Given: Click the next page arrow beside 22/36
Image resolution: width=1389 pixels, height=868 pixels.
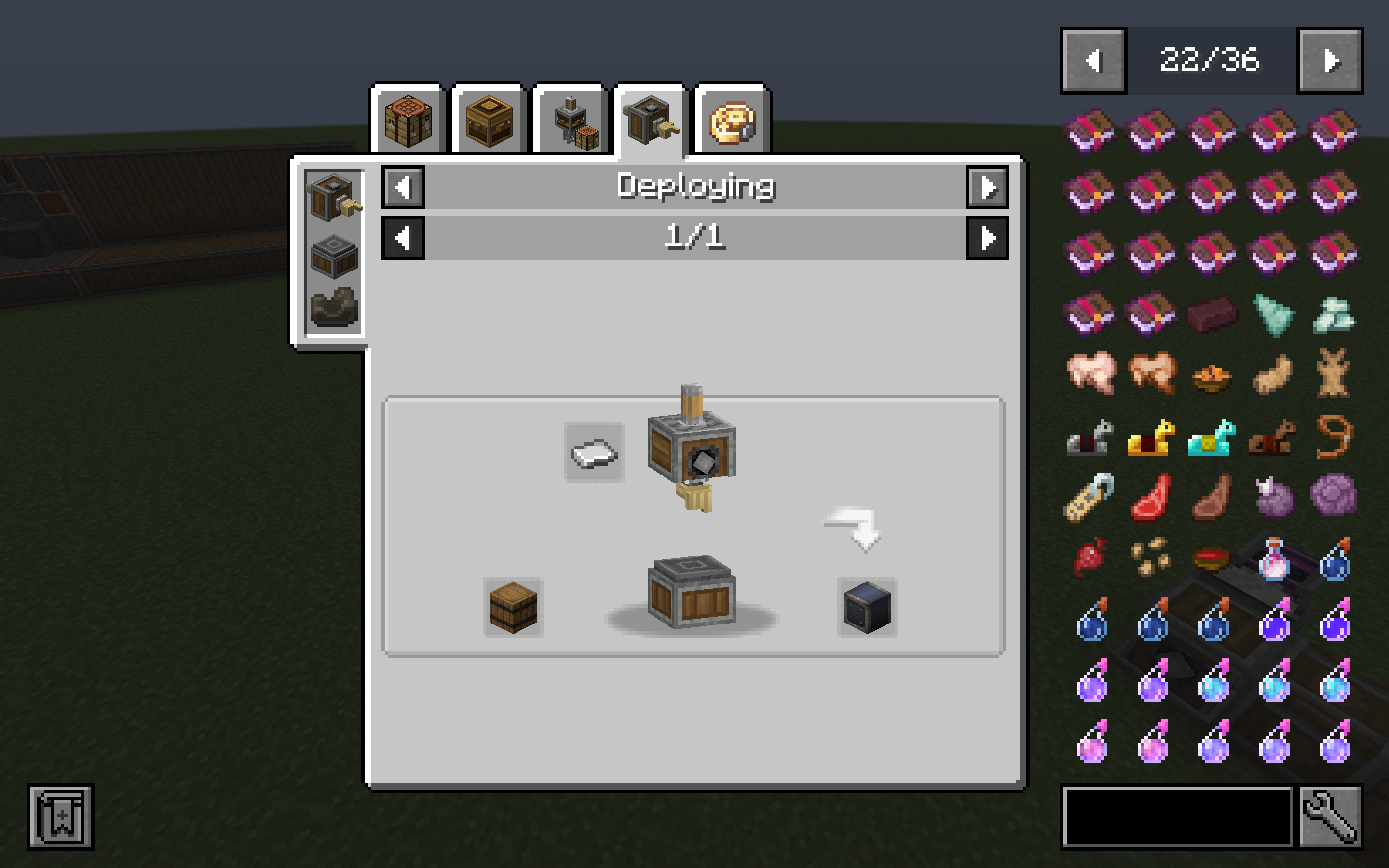Looking at the screenshot, I should (x=1331, y=62).
